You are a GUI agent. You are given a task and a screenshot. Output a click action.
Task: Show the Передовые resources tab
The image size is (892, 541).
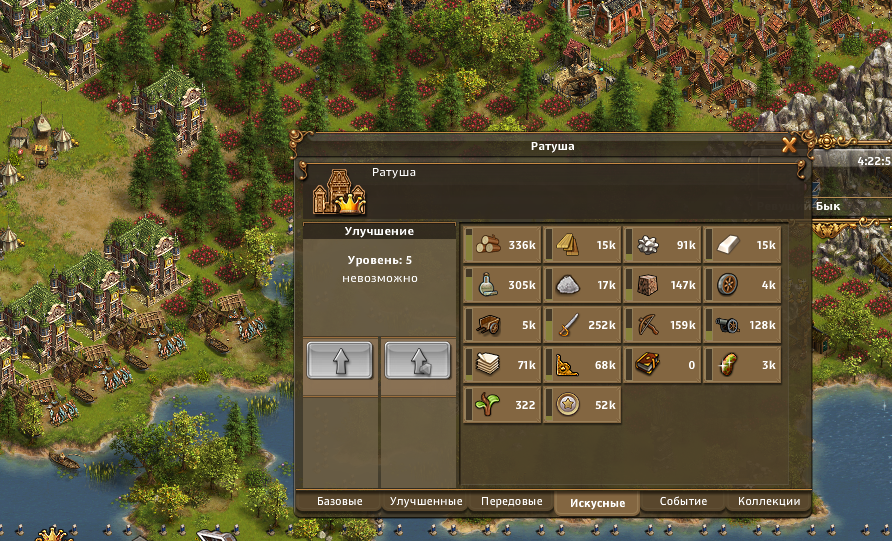pos(511,501)
